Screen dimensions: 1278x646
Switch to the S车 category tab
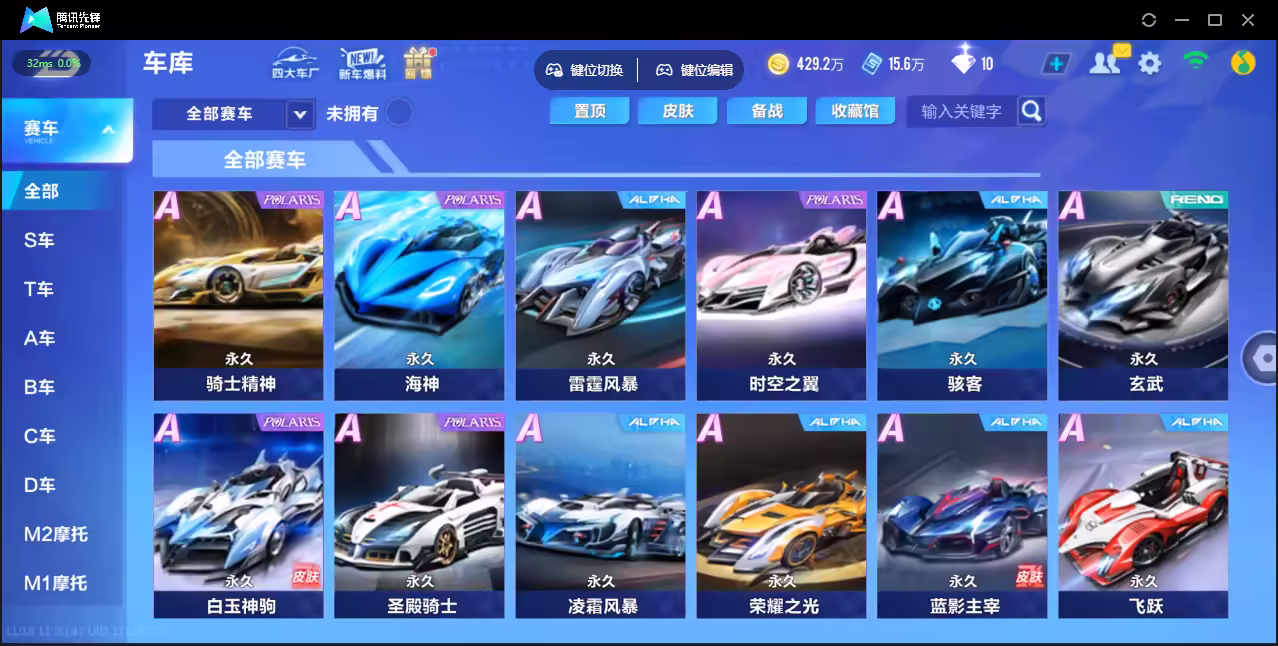click(40, 240)
